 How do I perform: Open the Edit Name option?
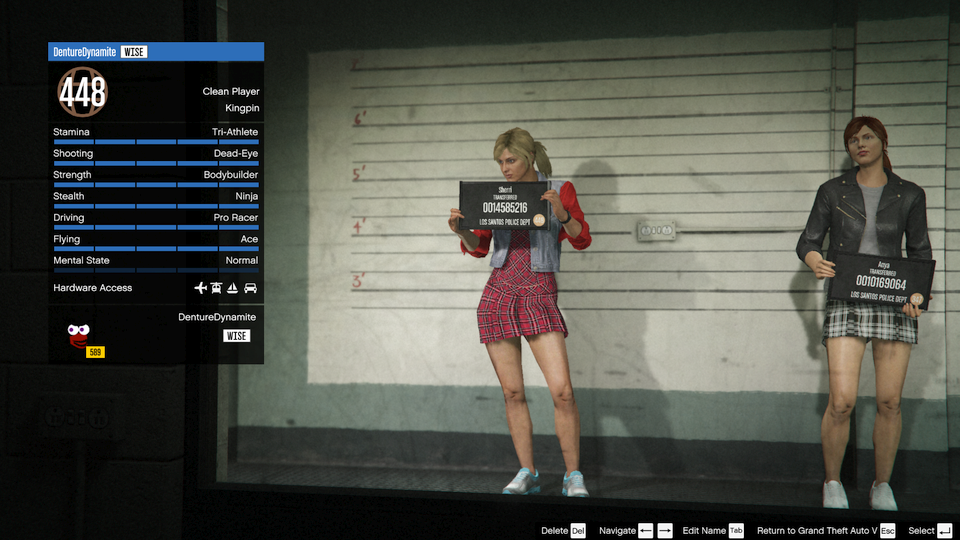point(712,530)
